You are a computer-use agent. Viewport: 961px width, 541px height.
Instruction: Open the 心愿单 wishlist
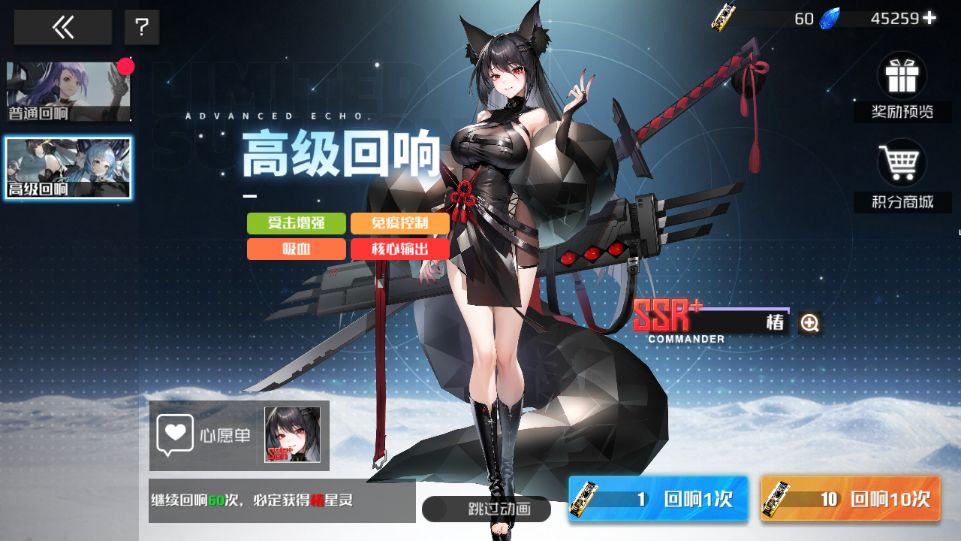pyautogui.click(x=206, y=435)
